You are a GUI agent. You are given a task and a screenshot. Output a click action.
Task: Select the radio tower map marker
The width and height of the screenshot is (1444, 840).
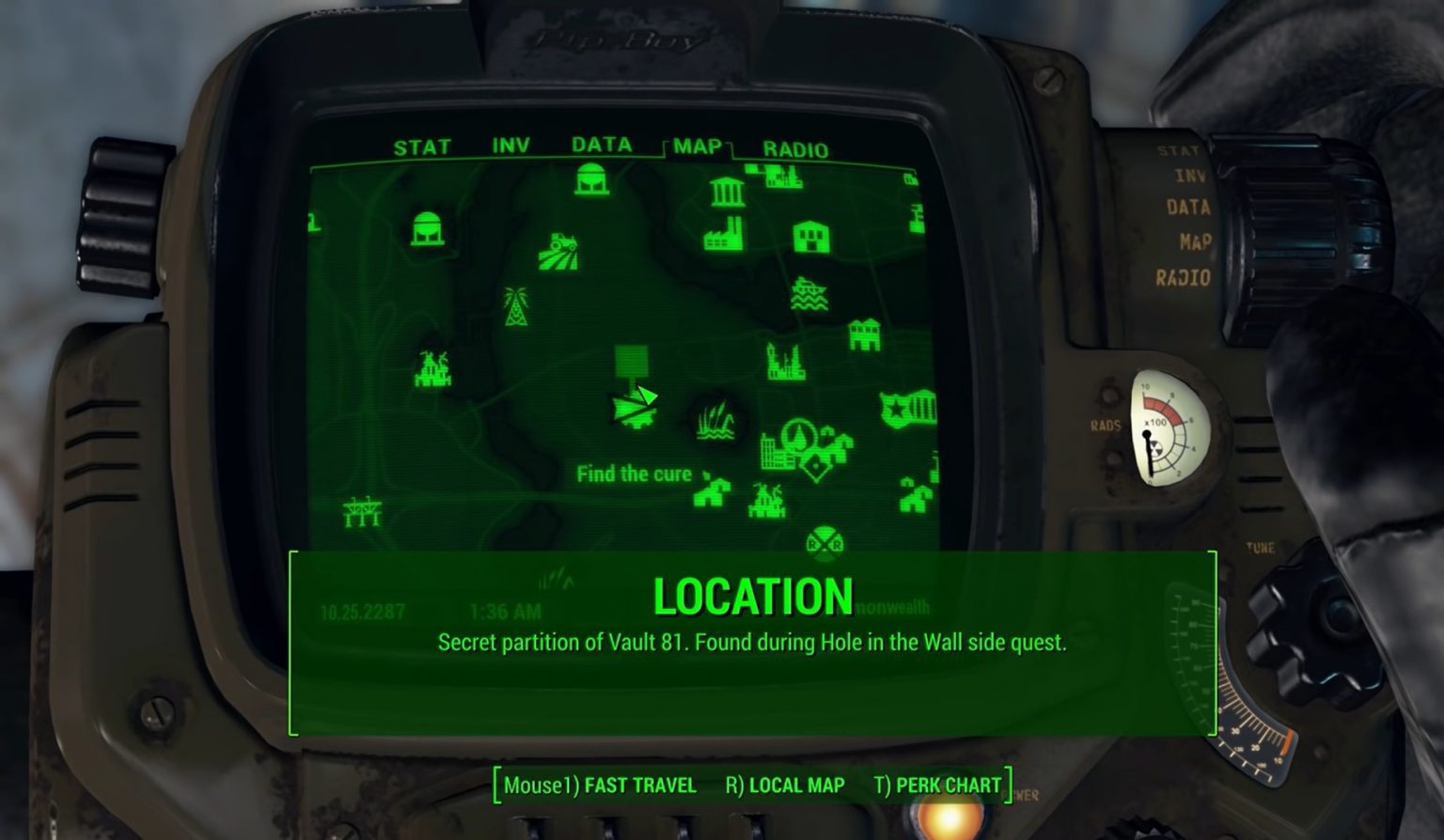point(515,306)
